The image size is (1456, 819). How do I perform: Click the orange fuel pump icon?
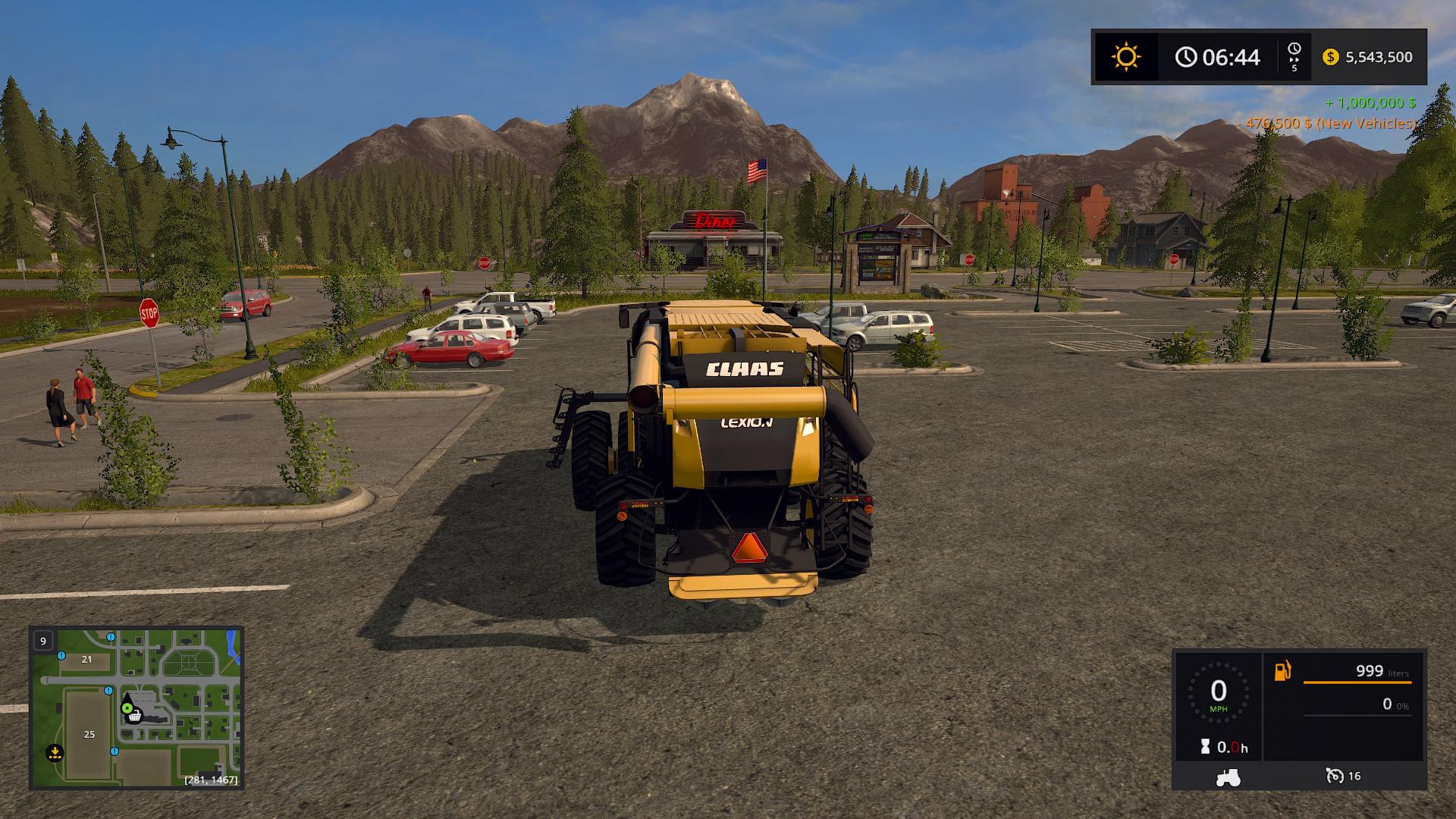coord(1282,671)
